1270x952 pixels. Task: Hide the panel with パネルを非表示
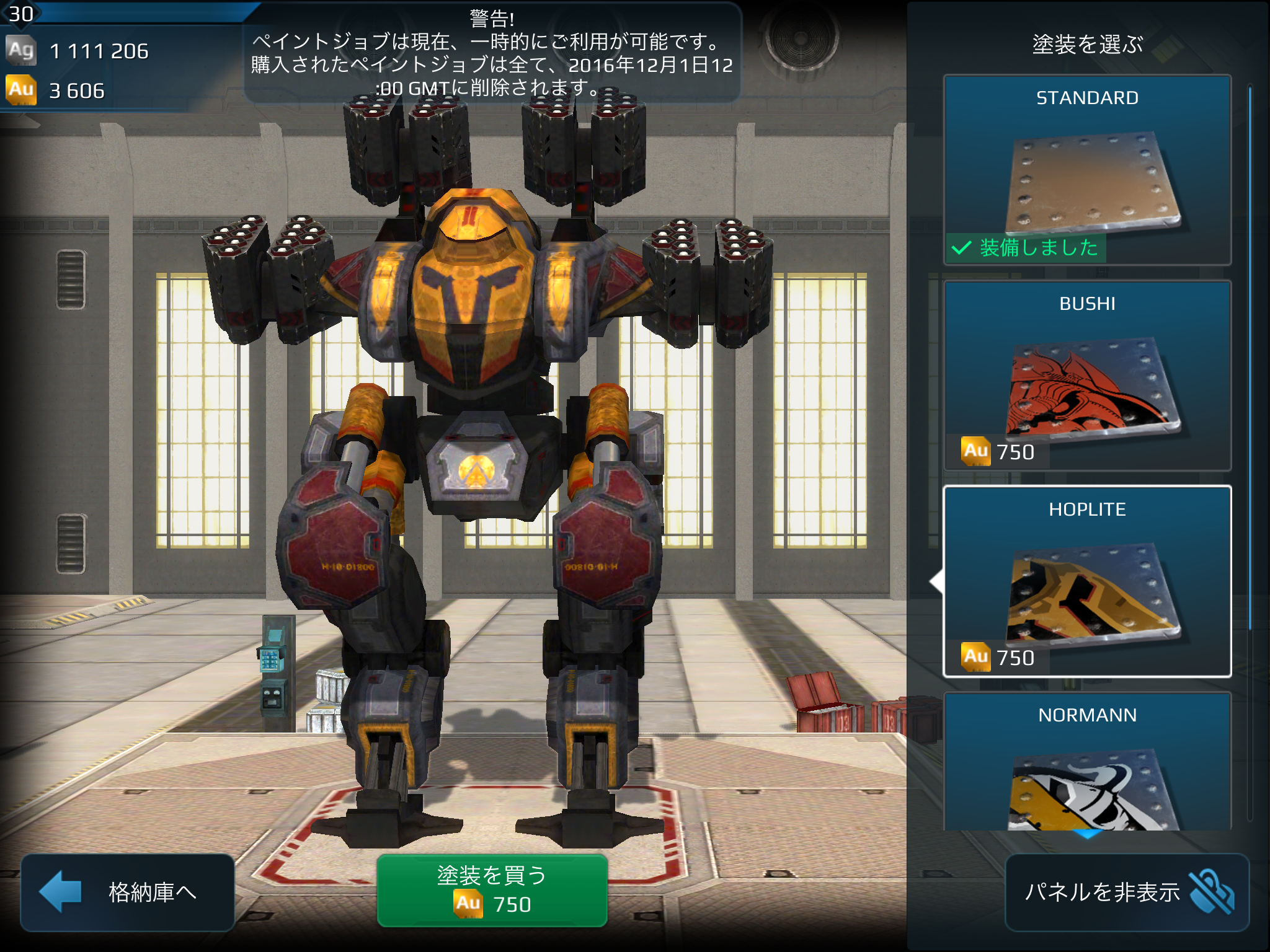[x=1126, y=892]
